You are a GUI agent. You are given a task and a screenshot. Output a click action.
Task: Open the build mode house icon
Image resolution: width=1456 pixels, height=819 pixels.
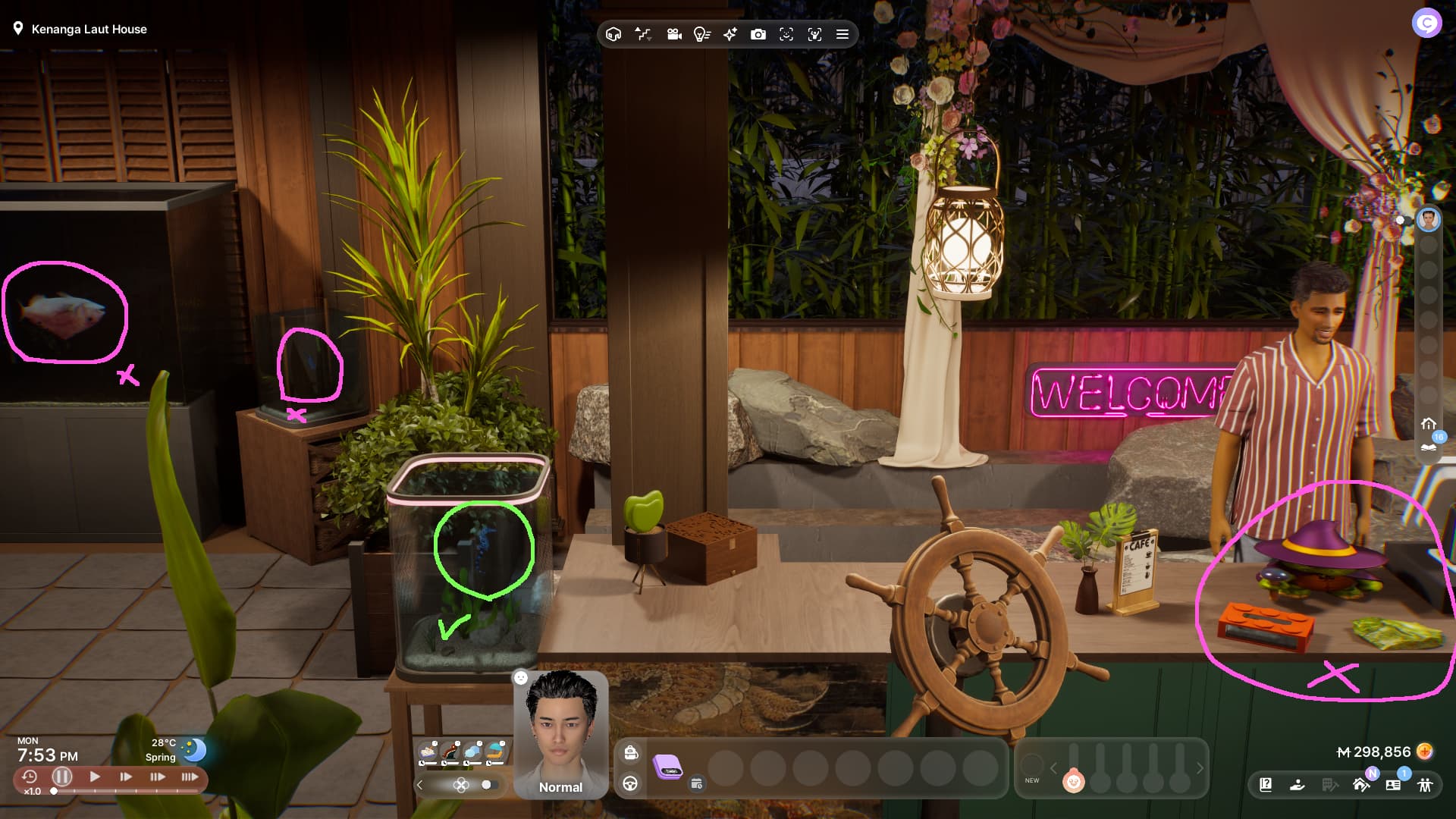tap(1360, 785)
